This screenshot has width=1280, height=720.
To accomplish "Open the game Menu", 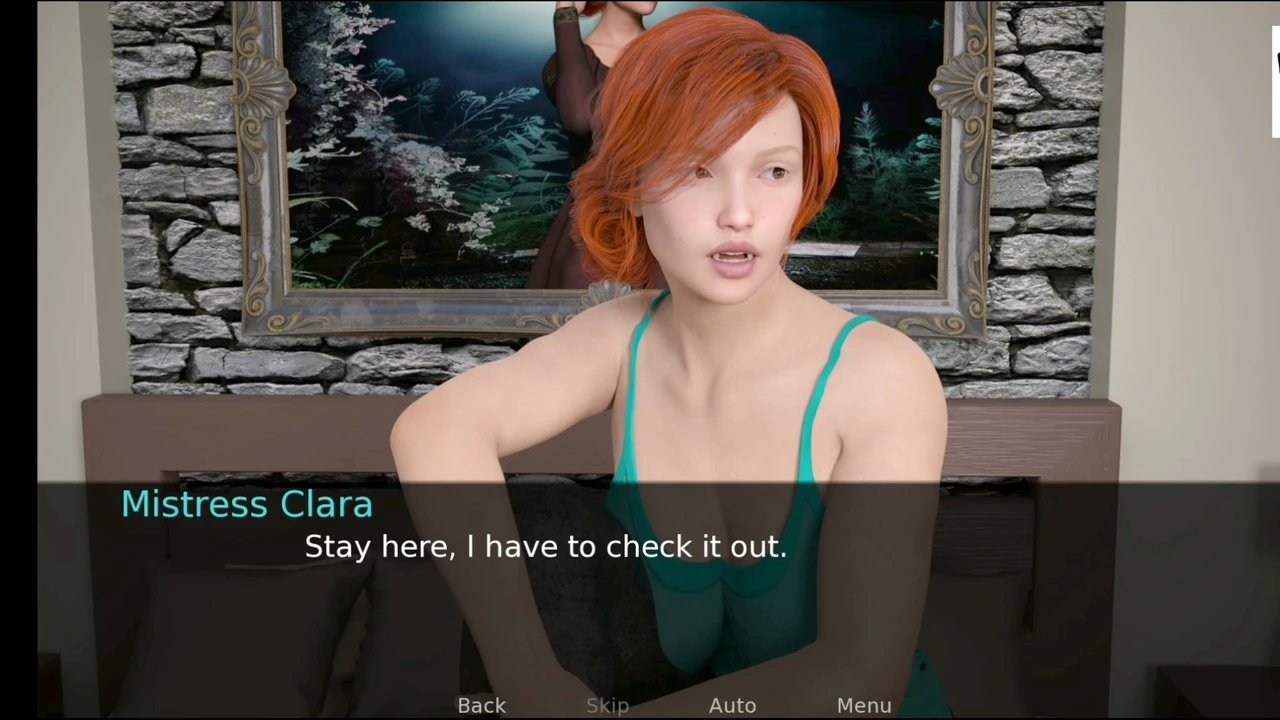I will 864,706.
